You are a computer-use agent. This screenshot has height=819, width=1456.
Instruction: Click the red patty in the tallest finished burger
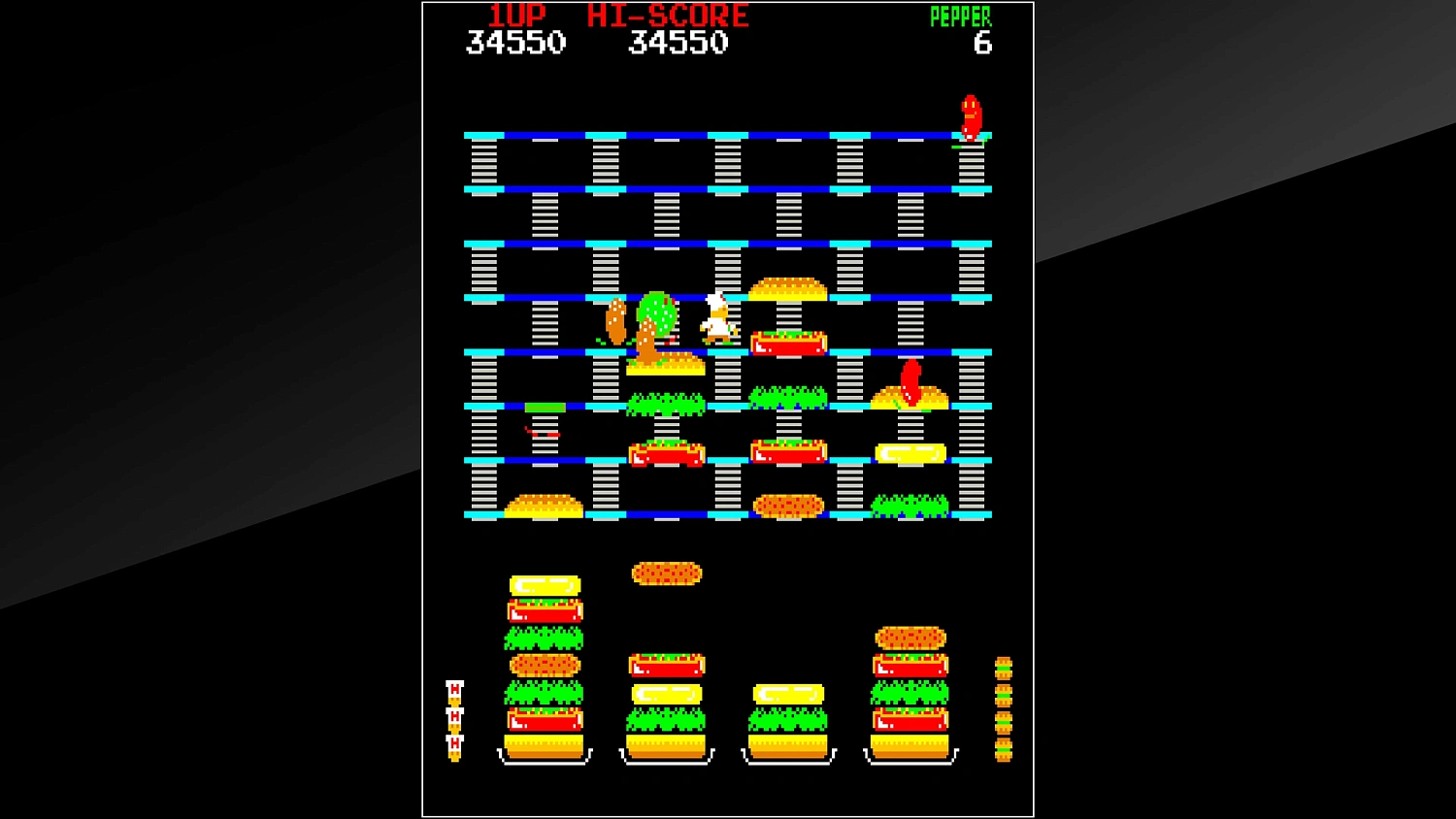click(542, 609)
